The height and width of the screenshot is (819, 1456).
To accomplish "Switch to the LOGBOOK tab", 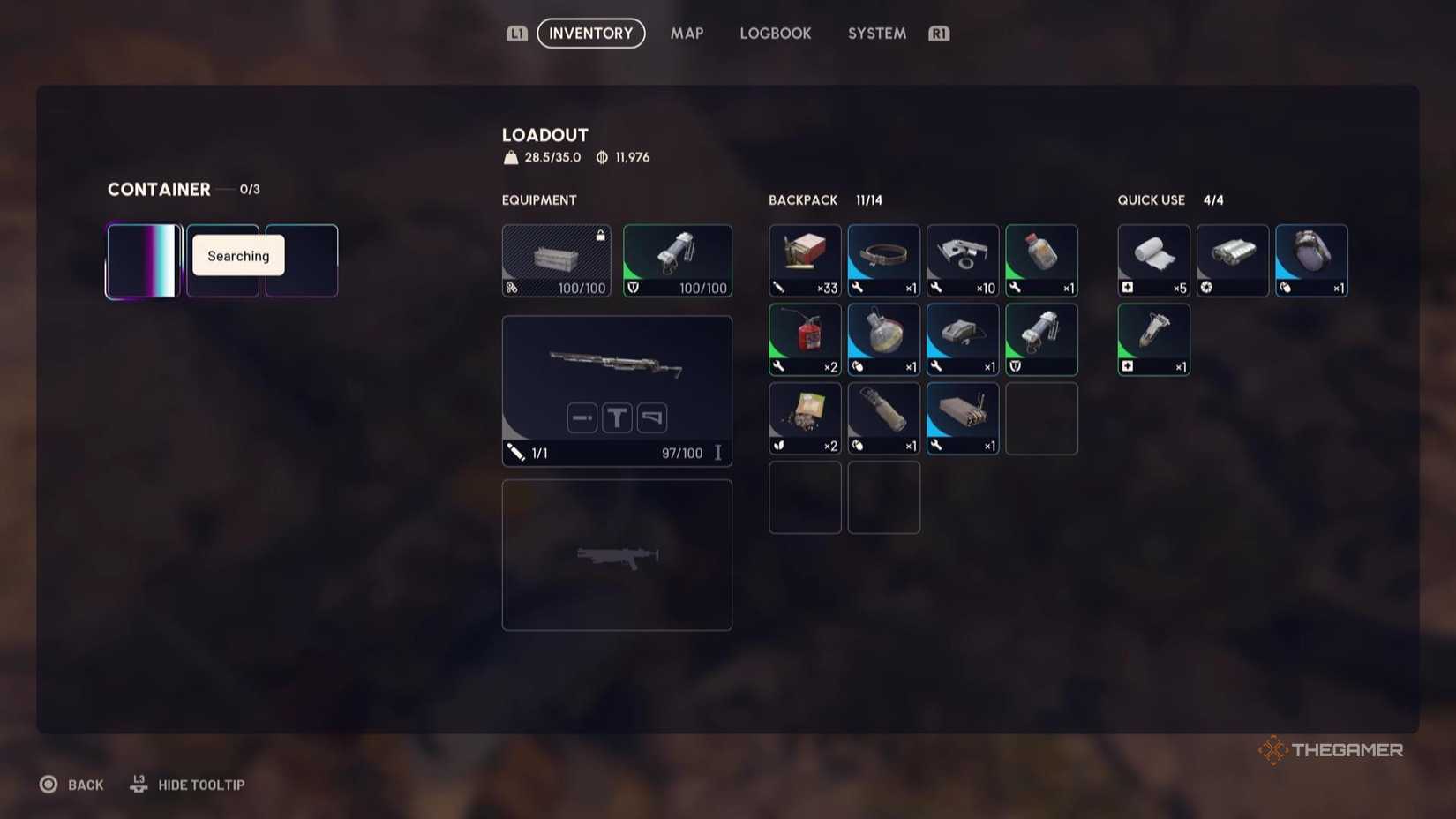I will coord(775,34).
